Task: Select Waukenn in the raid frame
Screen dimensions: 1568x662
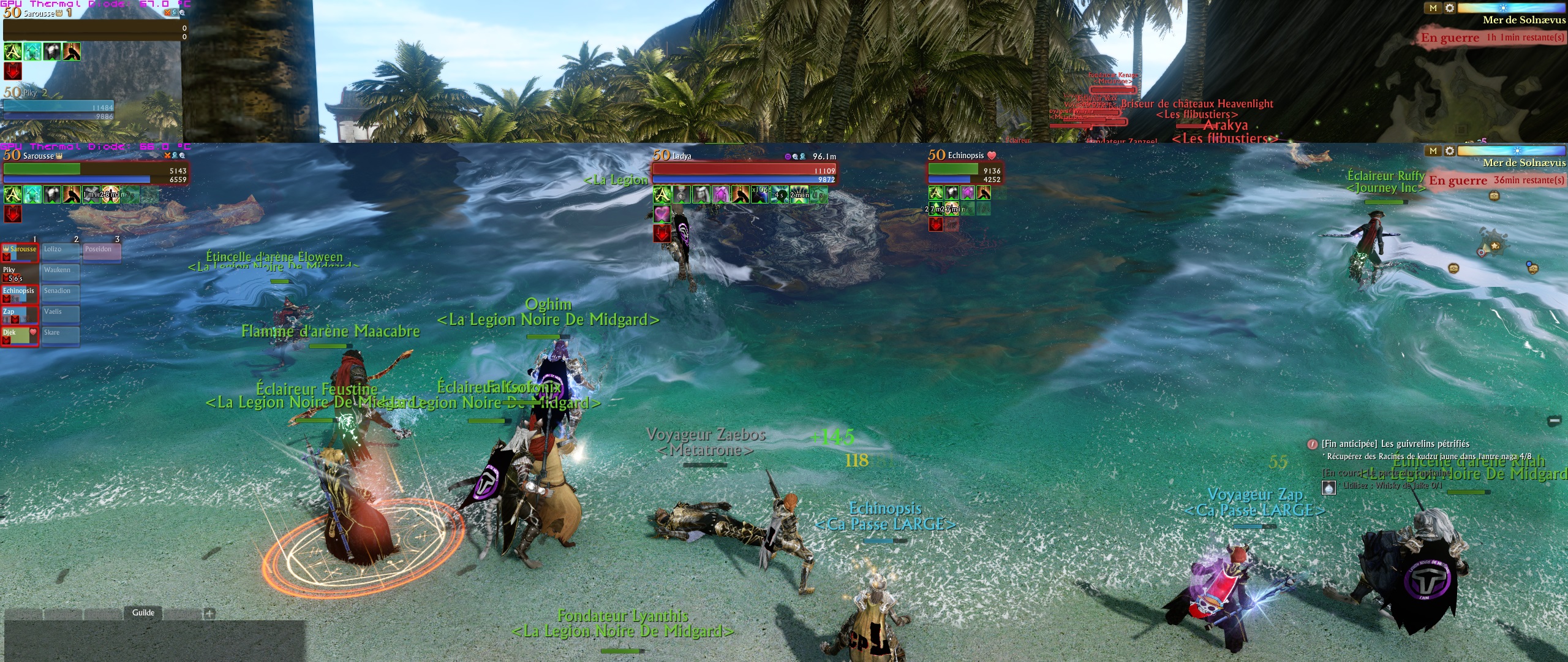Action: click(x=61, y=273)
